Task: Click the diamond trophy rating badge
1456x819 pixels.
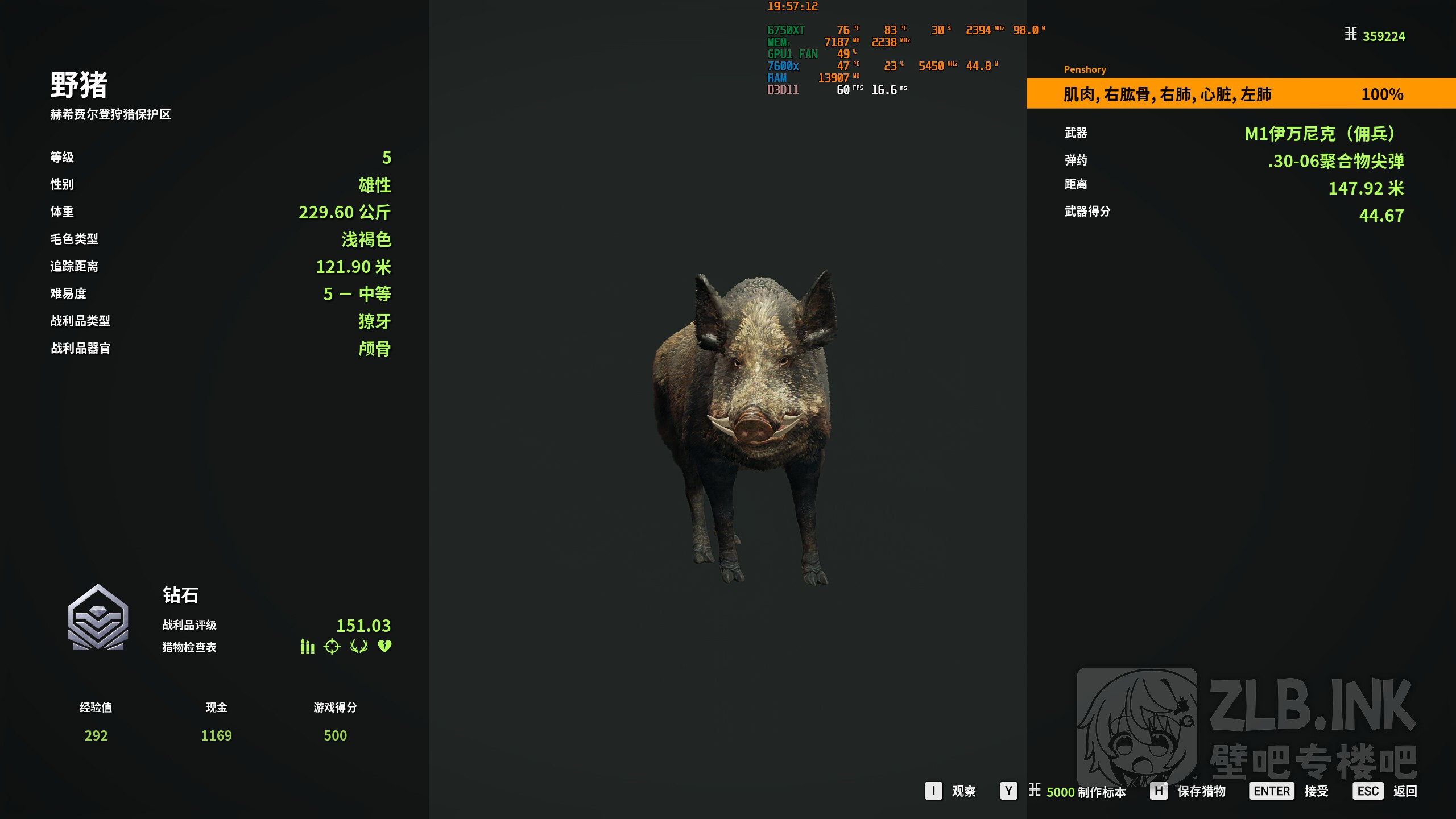Action: [98, 618]
